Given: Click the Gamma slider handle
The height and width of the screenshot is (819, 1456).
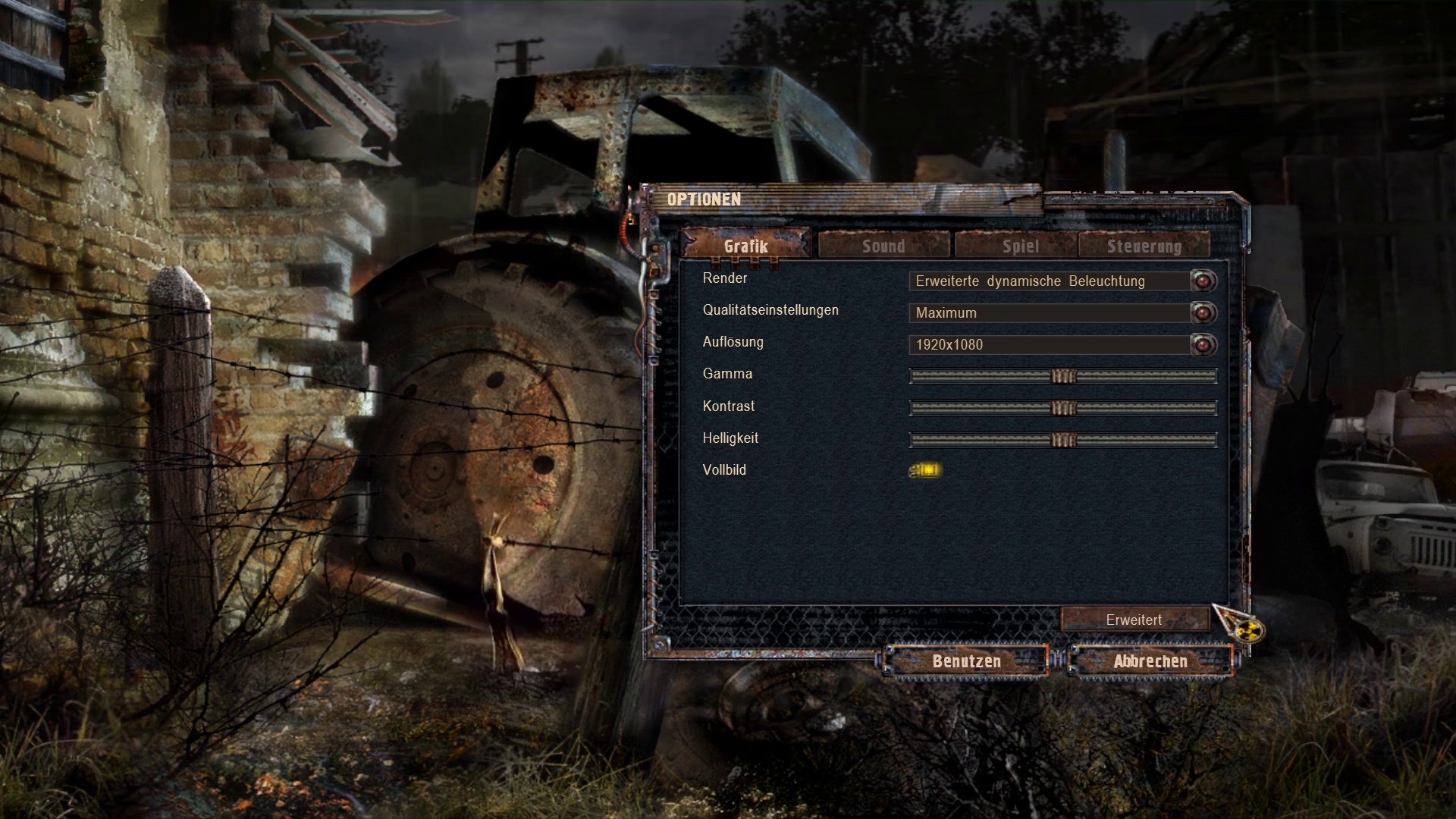Looking at the screenshot, I should click(x=1063, y=376).
